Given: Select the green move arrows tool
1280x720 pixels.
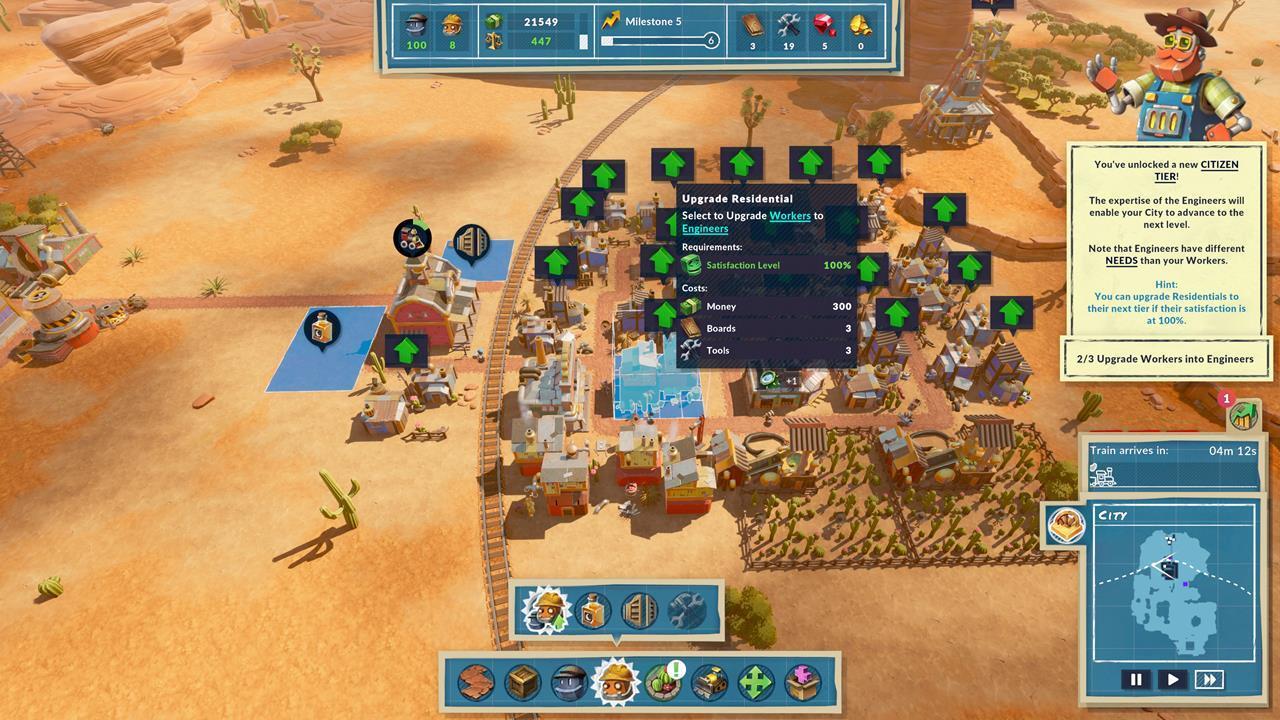Looking at the screenshot, I should (x=756, y=683).
